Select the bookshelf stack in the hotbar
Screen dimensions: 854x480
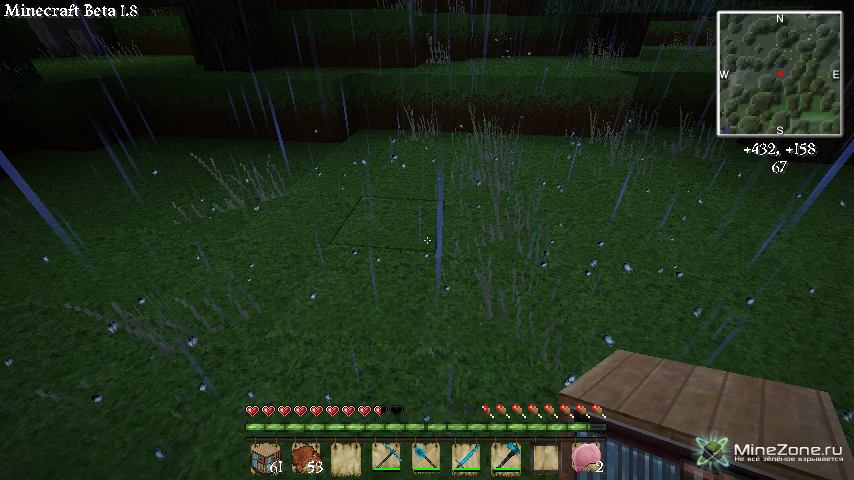(x=265, y=457)
